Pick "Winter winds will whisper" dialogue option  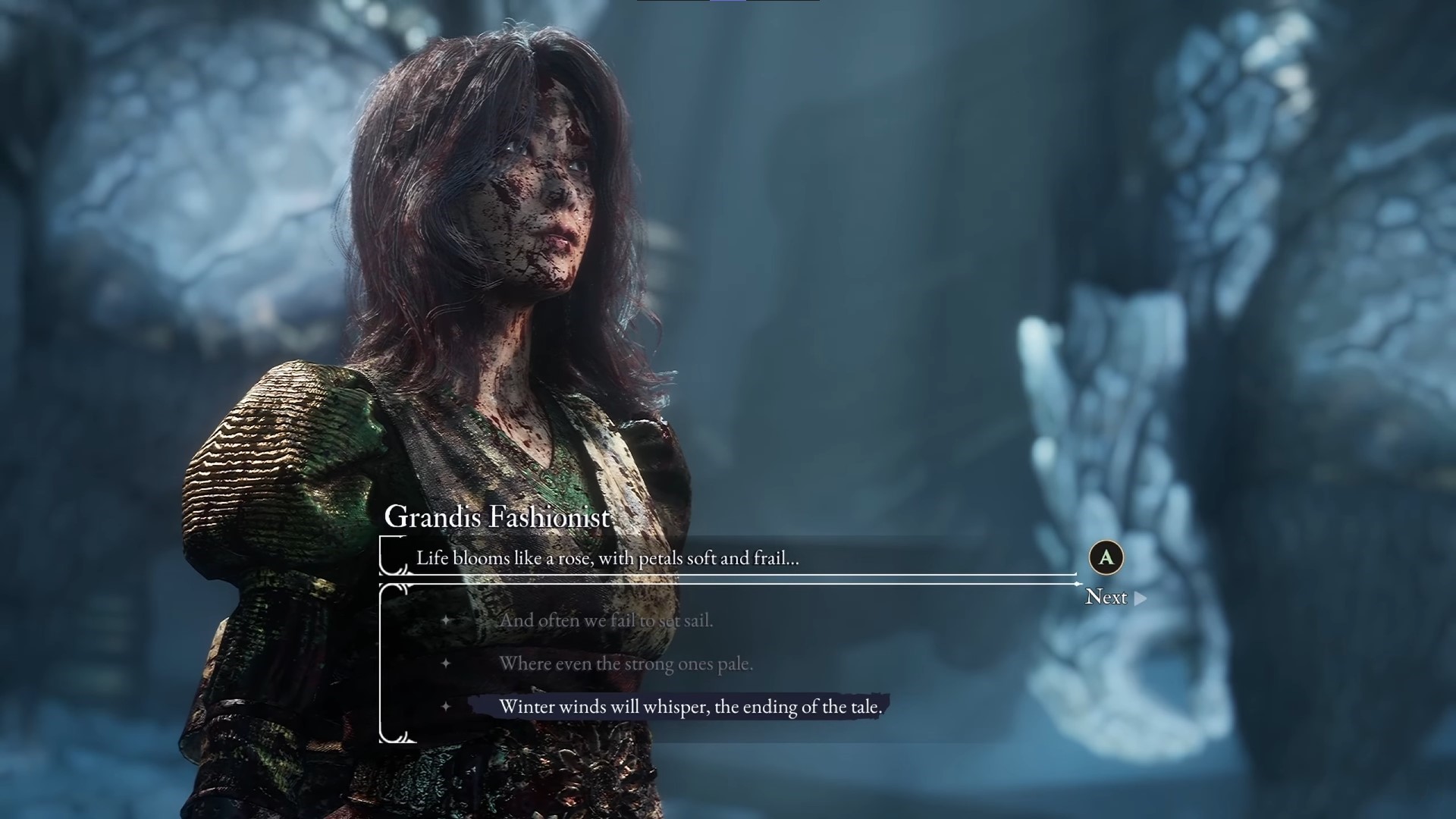point(689,707)
